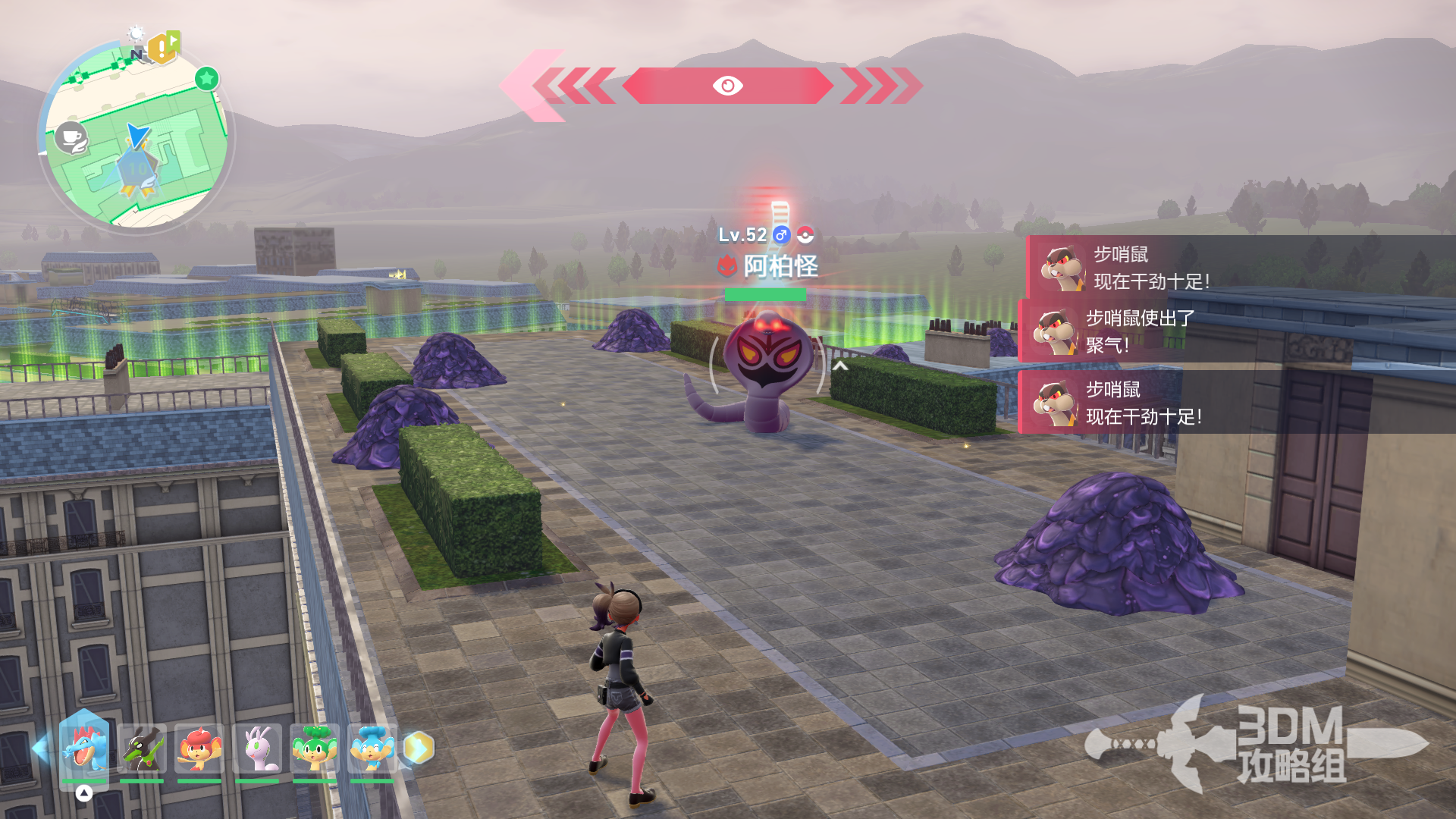The width and height of the screenshot is (1456, 819).
Task: Select Pansage from the party bar
Action: click(315, 748)
